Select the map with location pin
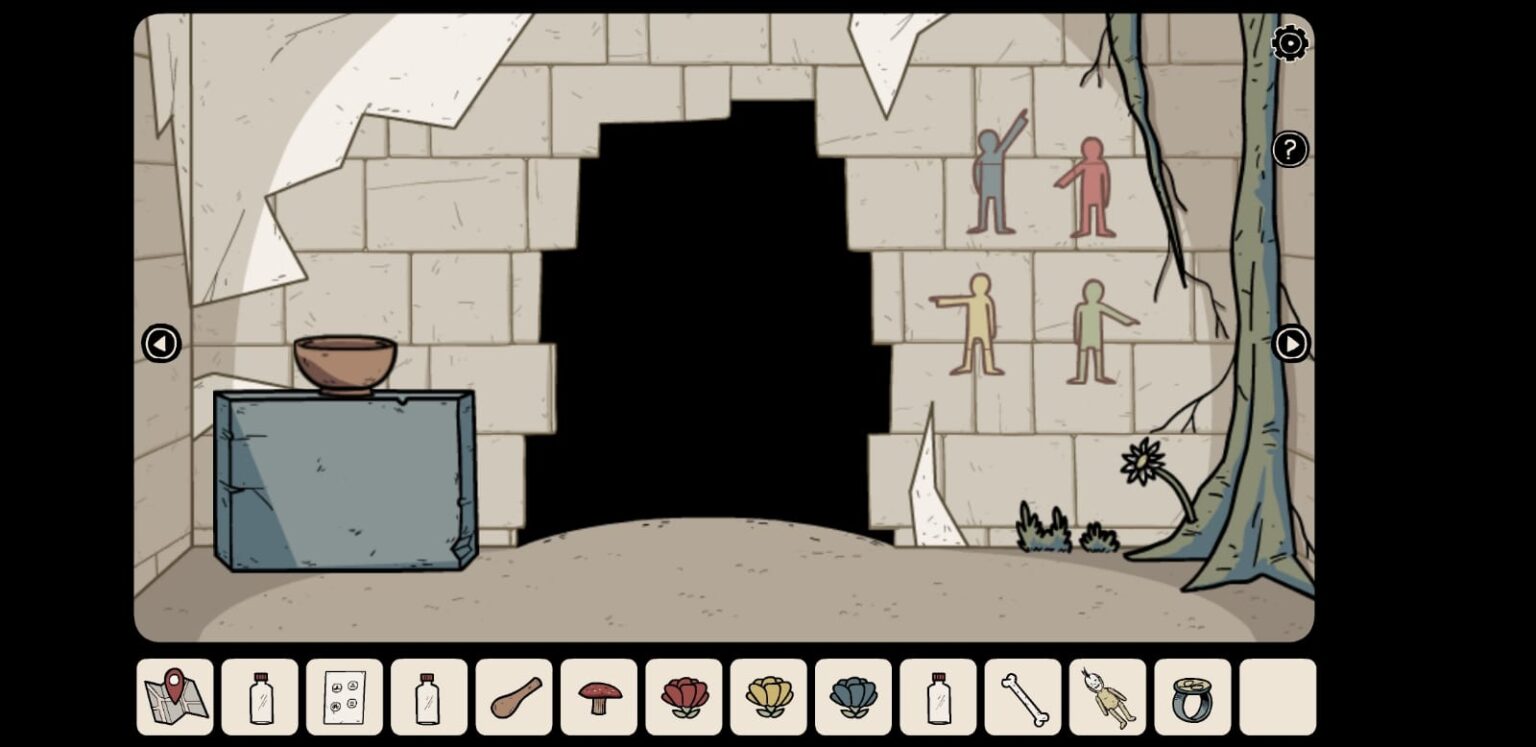Image resolution: width=1536 pixels, height=747 pixels. coord(174,697)
